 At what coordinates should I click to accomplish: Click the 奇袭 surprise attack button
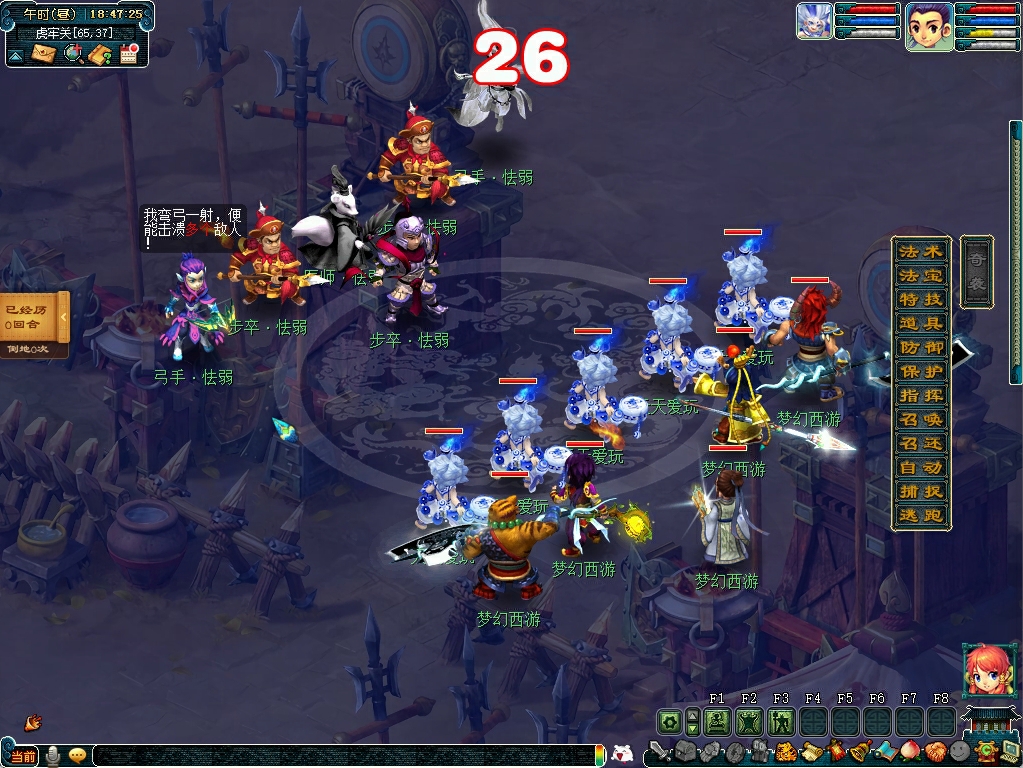976,271
